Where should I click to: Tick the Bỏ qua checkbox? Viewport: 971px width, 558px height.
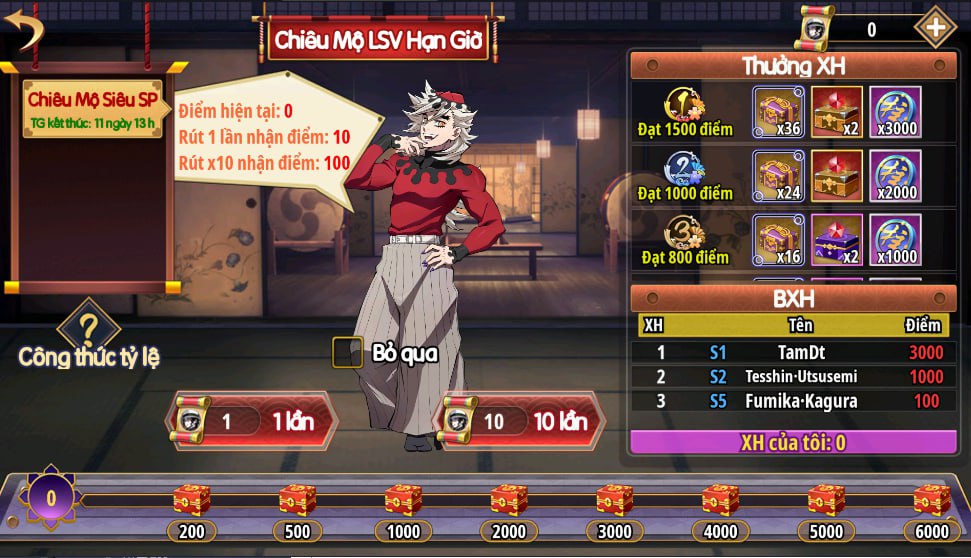click(348, 352)
